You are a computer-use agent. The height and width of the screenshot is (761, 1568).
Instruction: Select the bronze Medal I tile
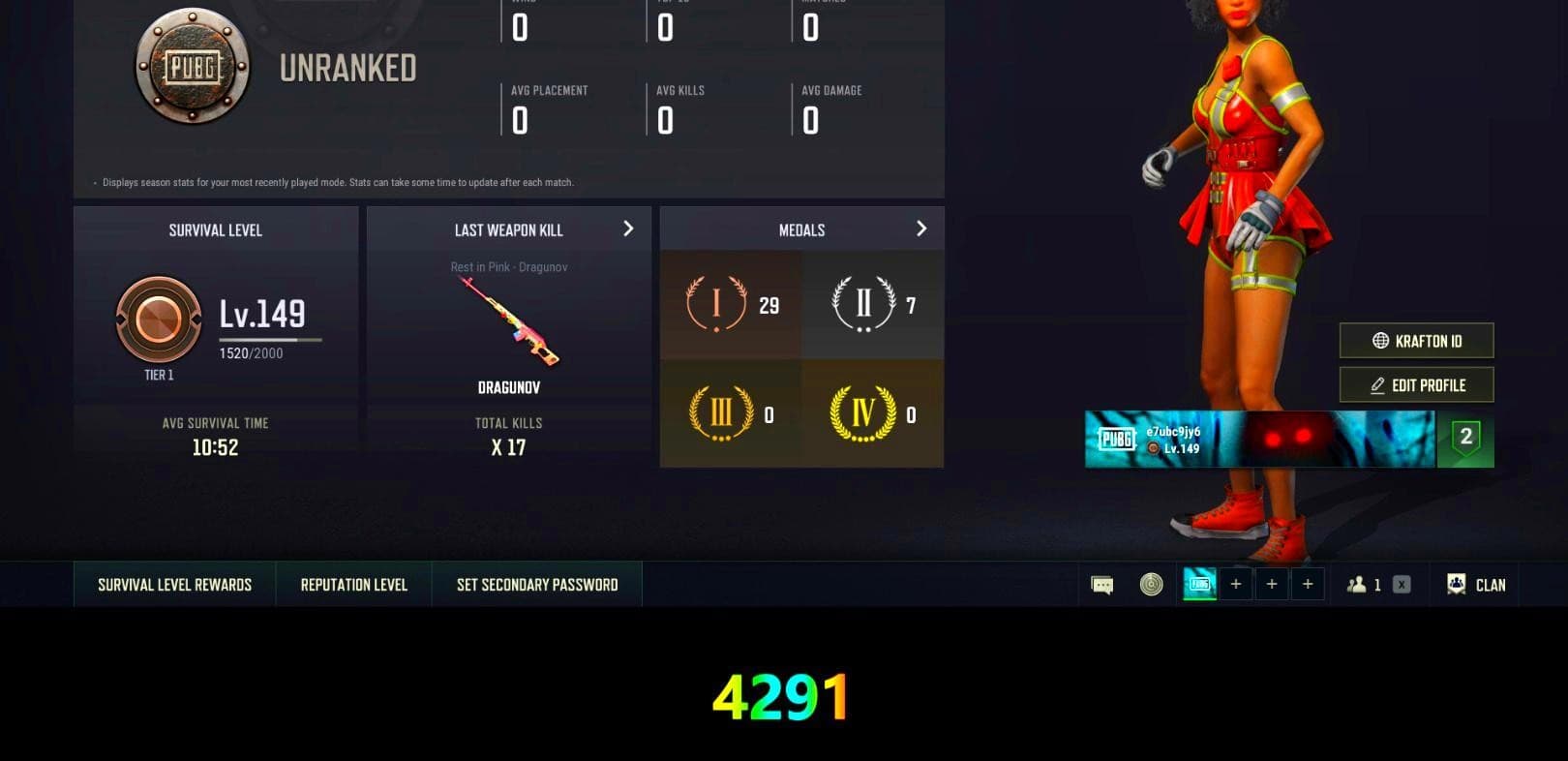tap(730, 303)
